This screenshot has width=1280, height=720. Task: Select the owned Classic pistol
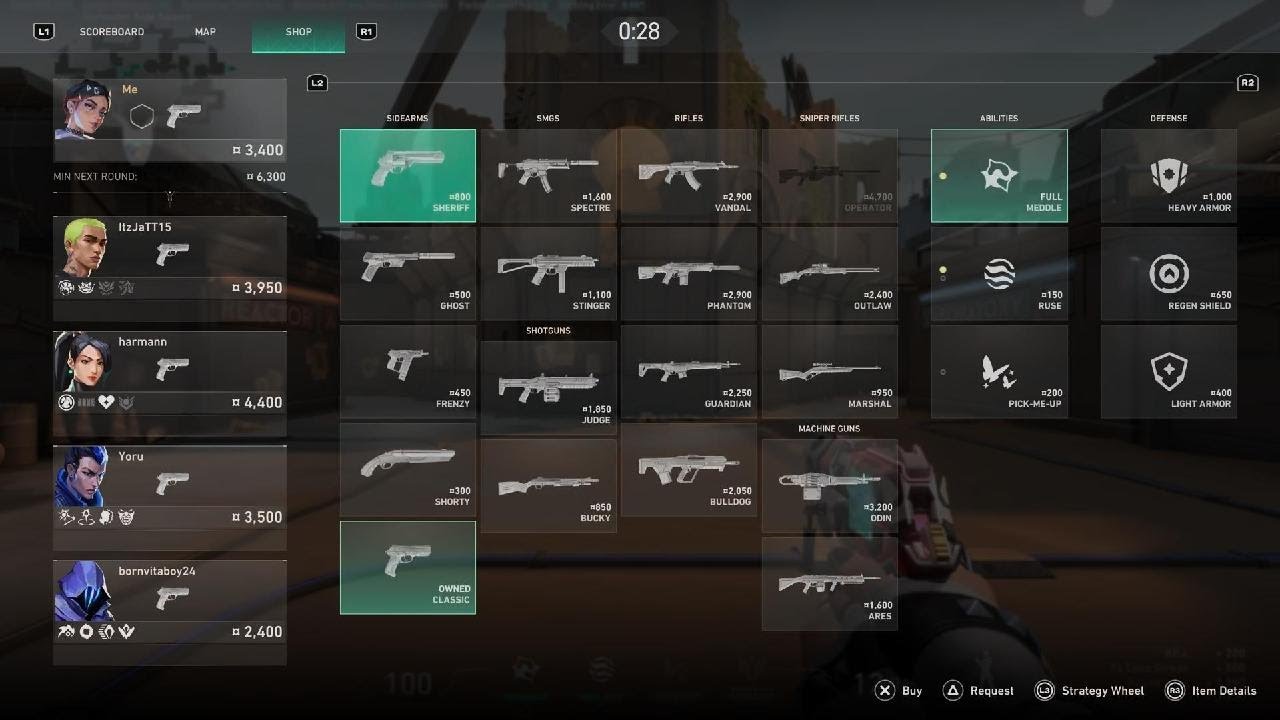coord(408,567)
